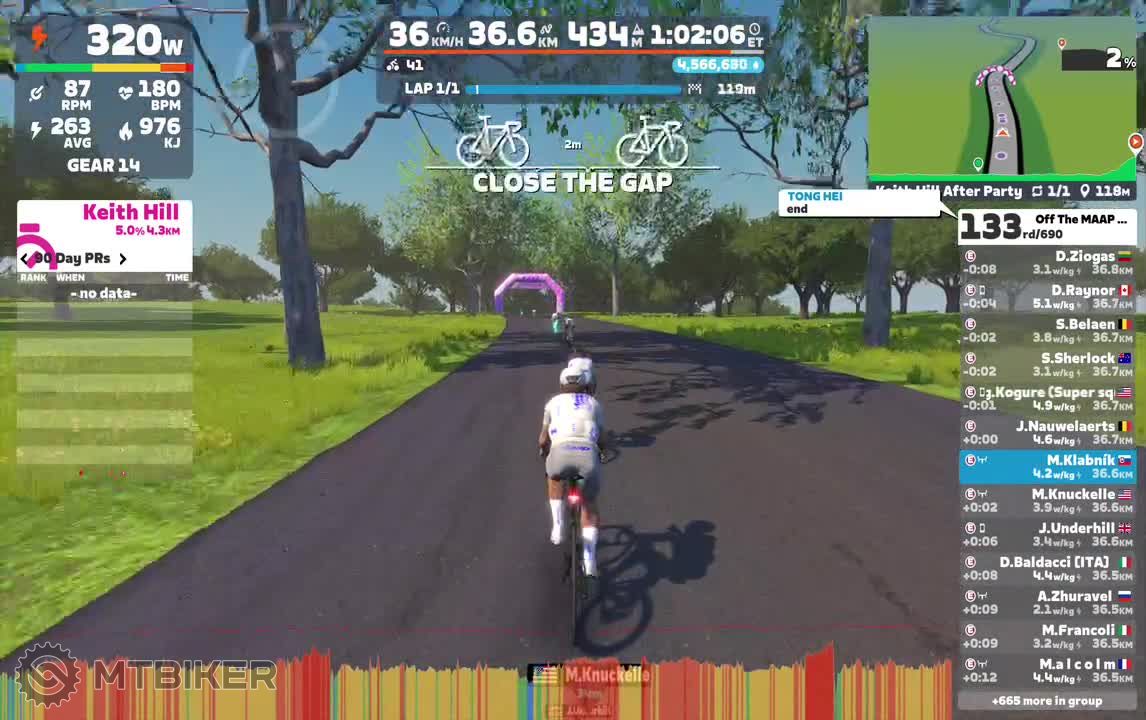Select rider D.Ziogas in nearby list
Viewport: 1146px width, 720px height.
point(1047,263)
